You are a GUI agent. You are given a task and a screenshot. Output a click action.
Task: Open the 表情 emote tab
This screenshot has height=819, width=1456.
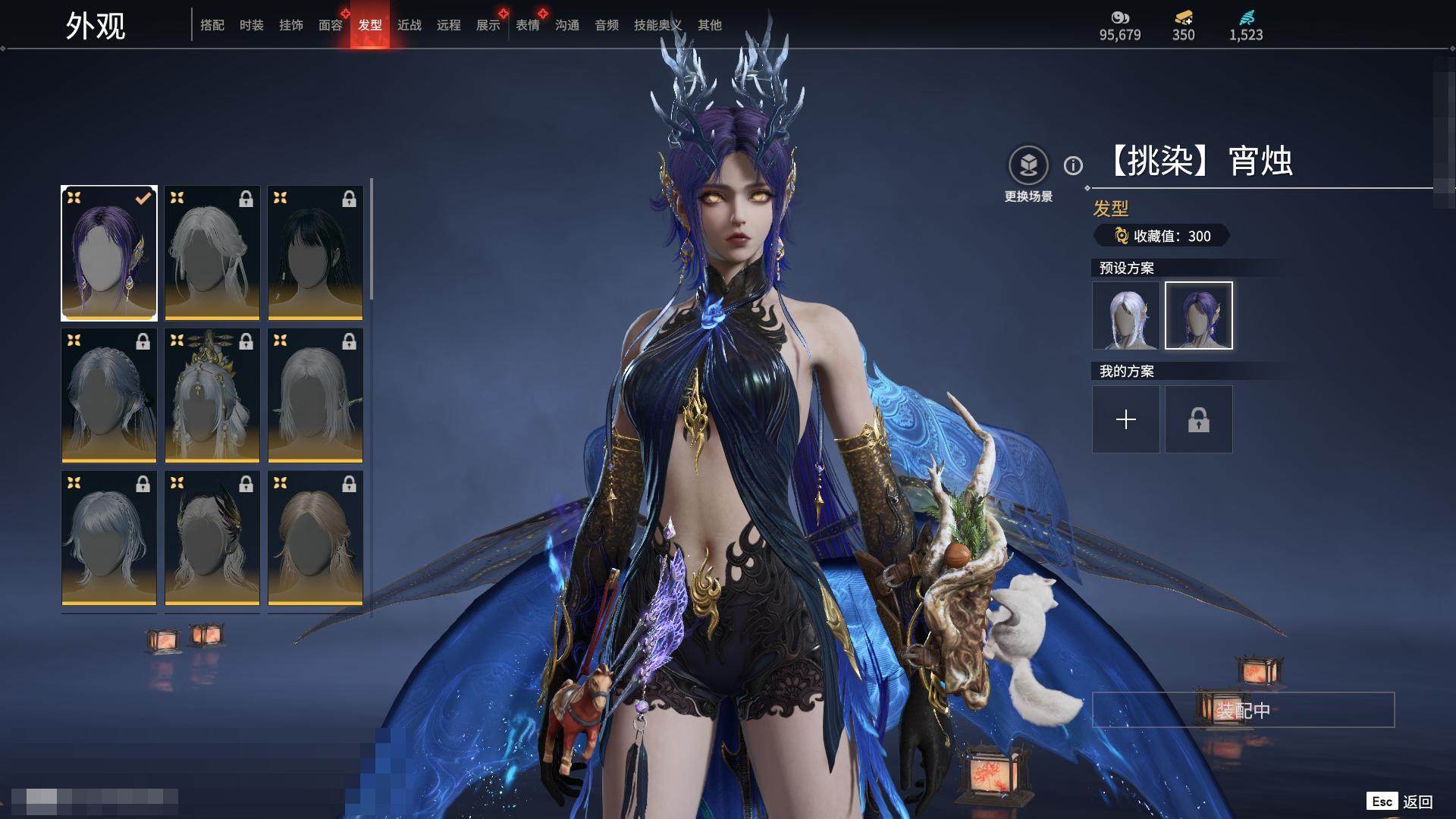point(528,25)
